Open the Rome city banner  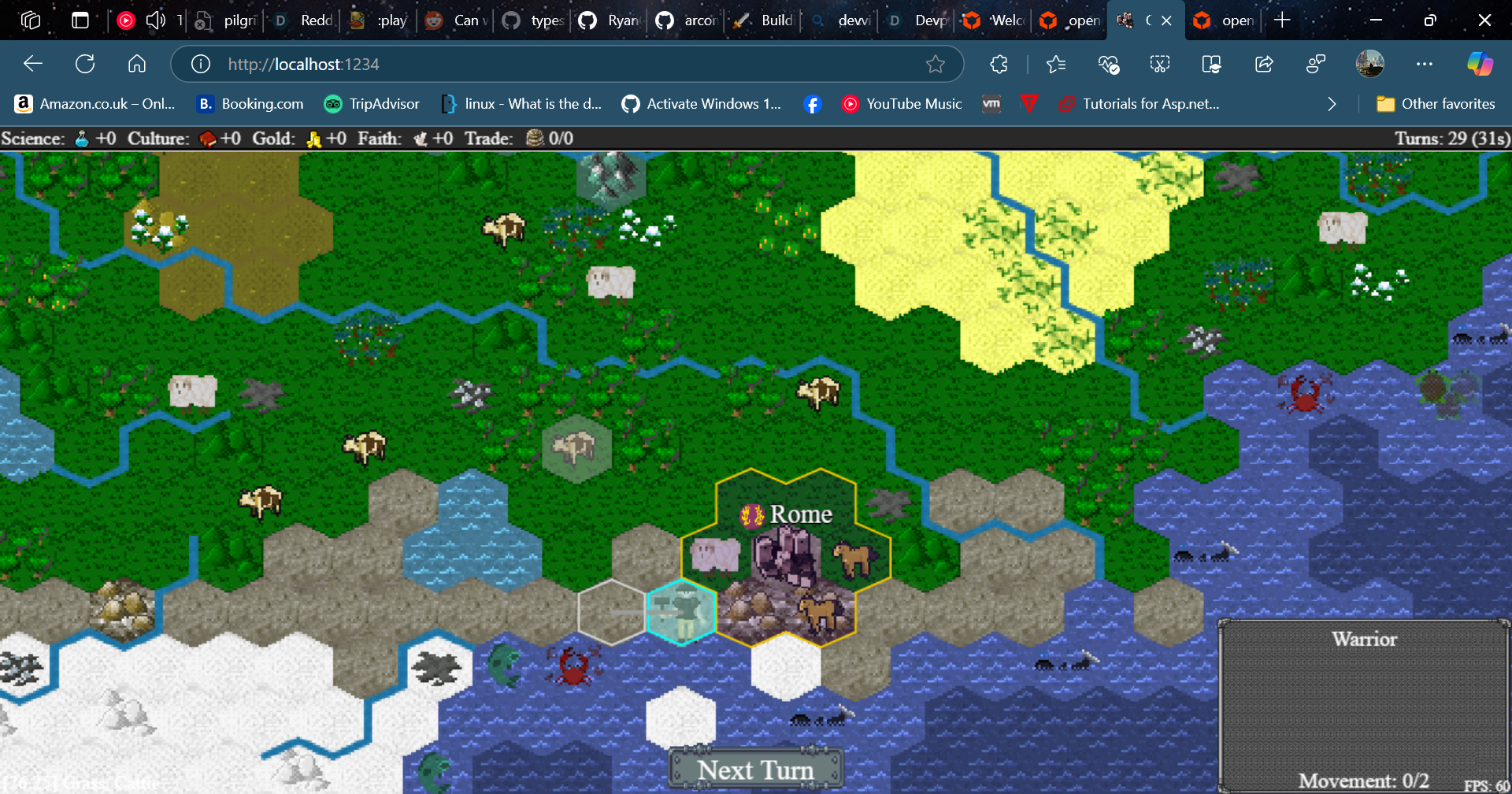point(787,514)
